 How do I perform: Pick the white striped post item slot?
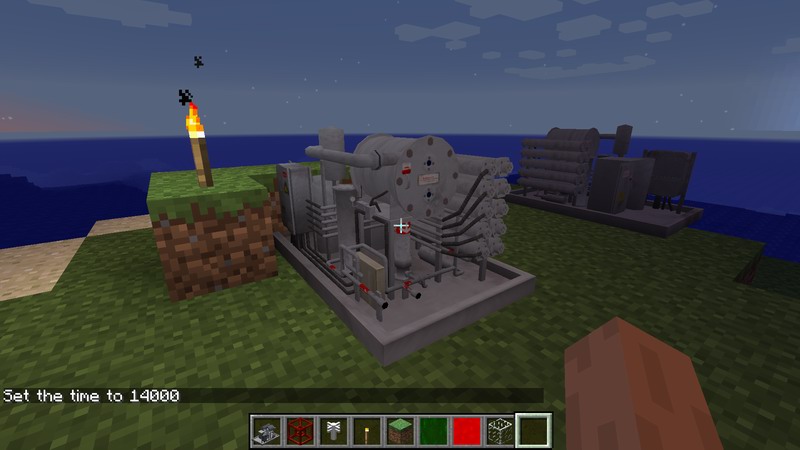(333, 431)
